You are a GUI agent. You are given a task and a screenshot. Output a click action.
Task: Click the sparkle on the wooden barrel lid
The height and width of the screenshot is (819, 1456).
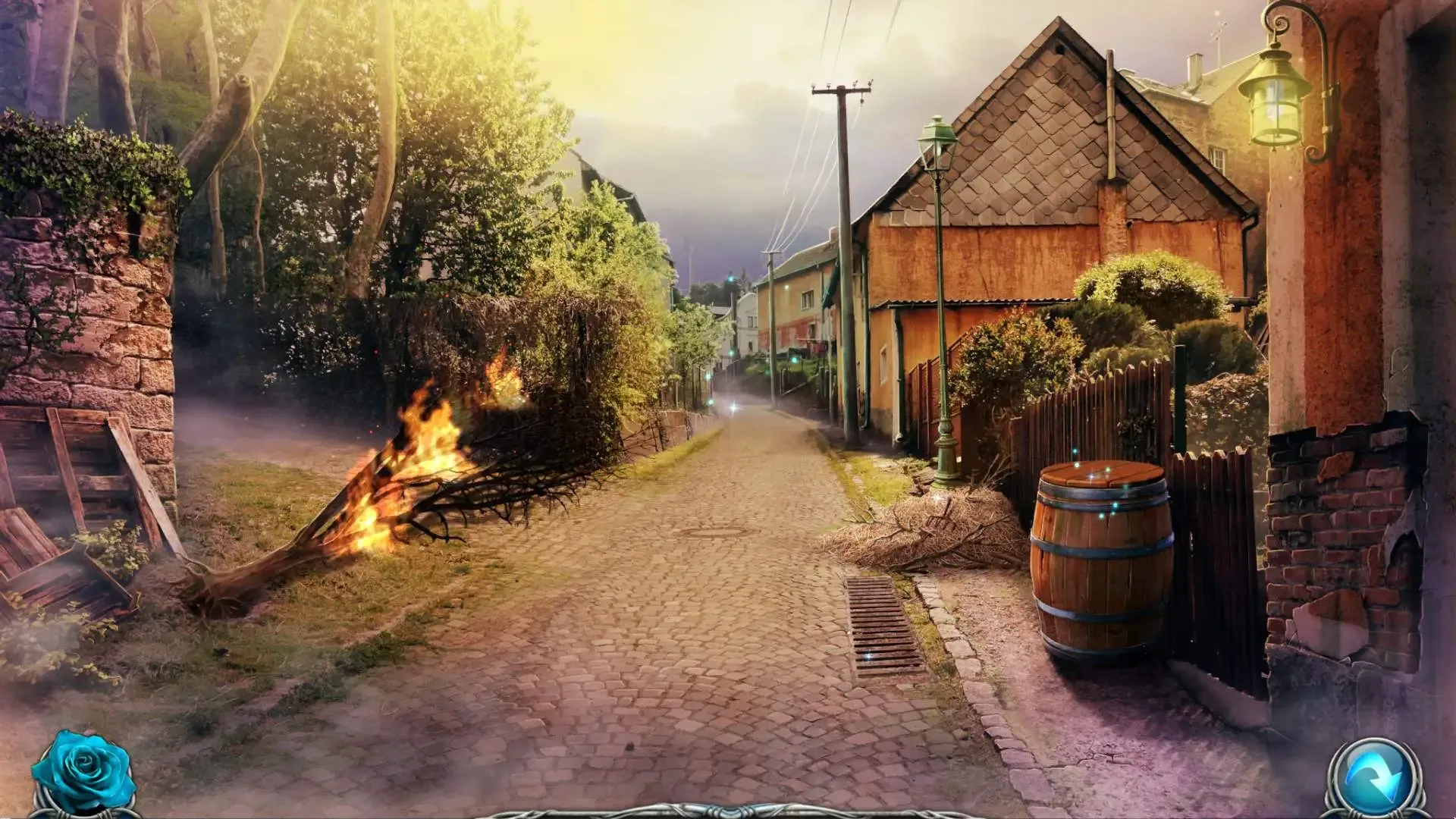pos(1092,476)
